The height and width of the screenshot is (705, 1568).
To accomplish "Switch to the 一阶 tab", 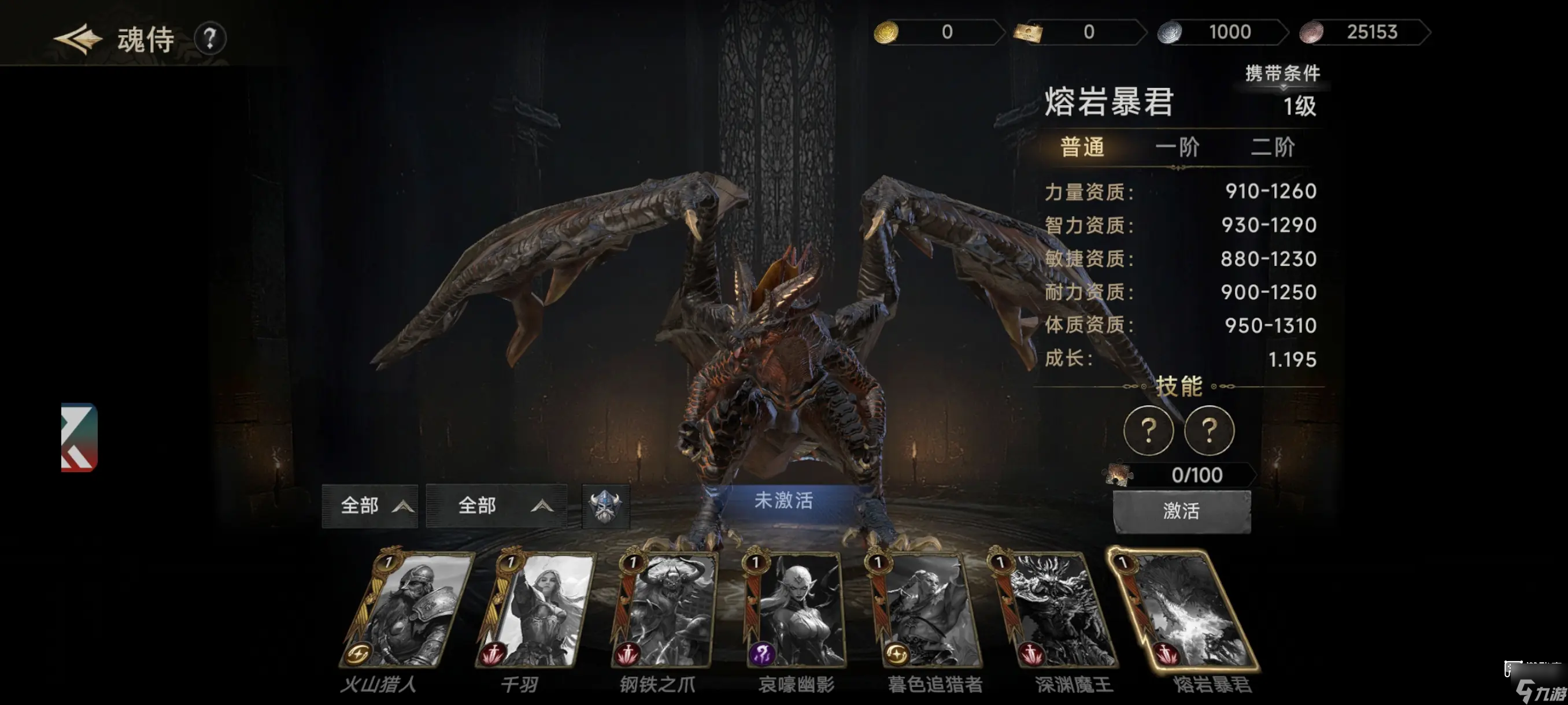I will [x=1177, y=147].
